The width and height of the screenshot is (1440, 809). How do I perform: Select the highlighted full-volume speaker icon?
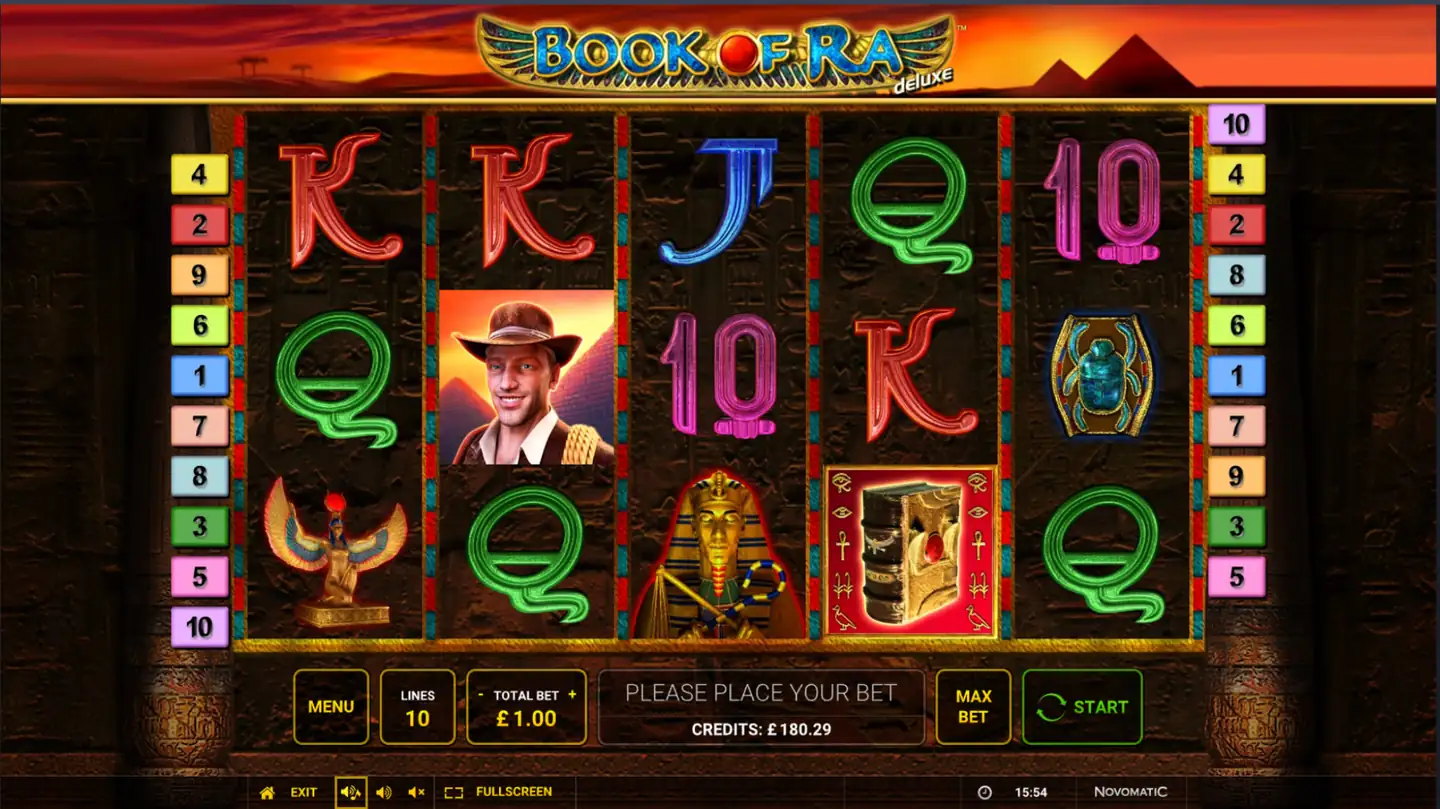tap(349, 791)
